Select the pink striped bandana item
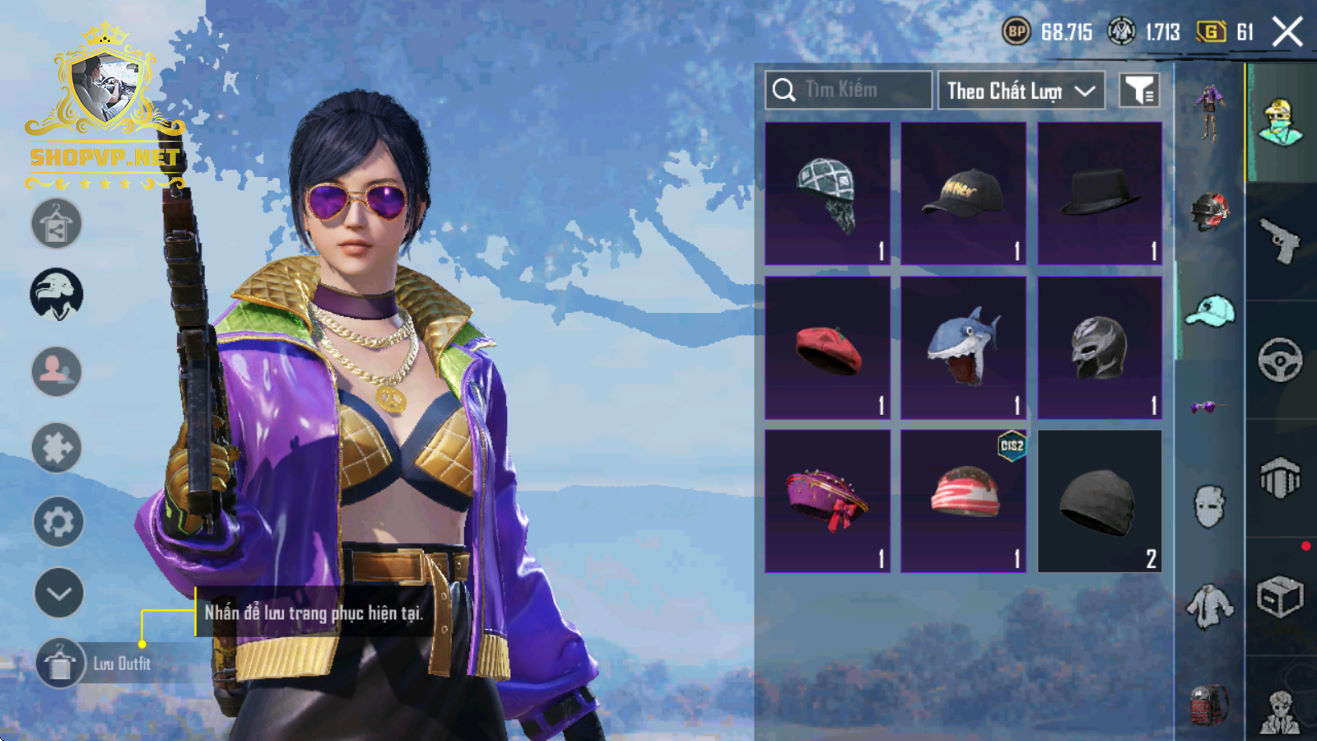The image size is (1317, 741). 963,501
